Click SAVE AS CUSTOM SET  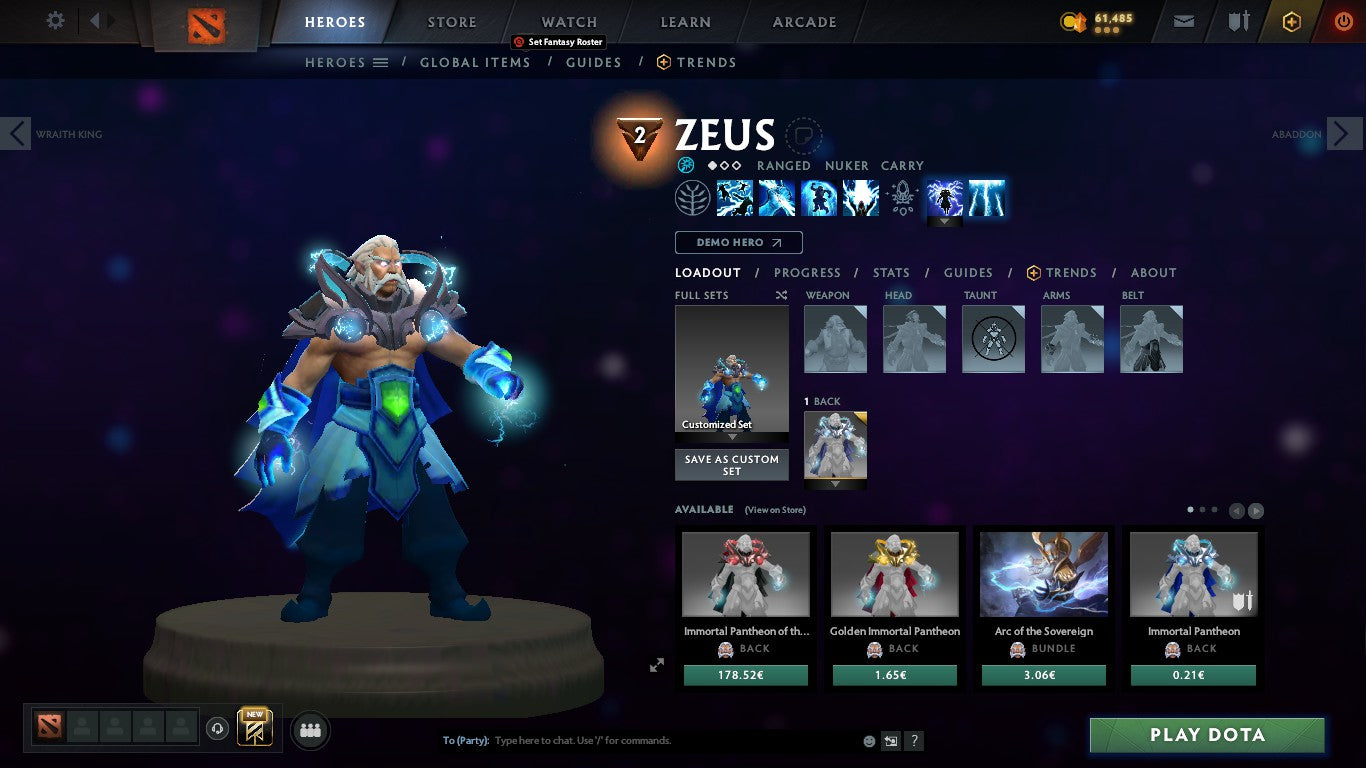tap(731, 464)
